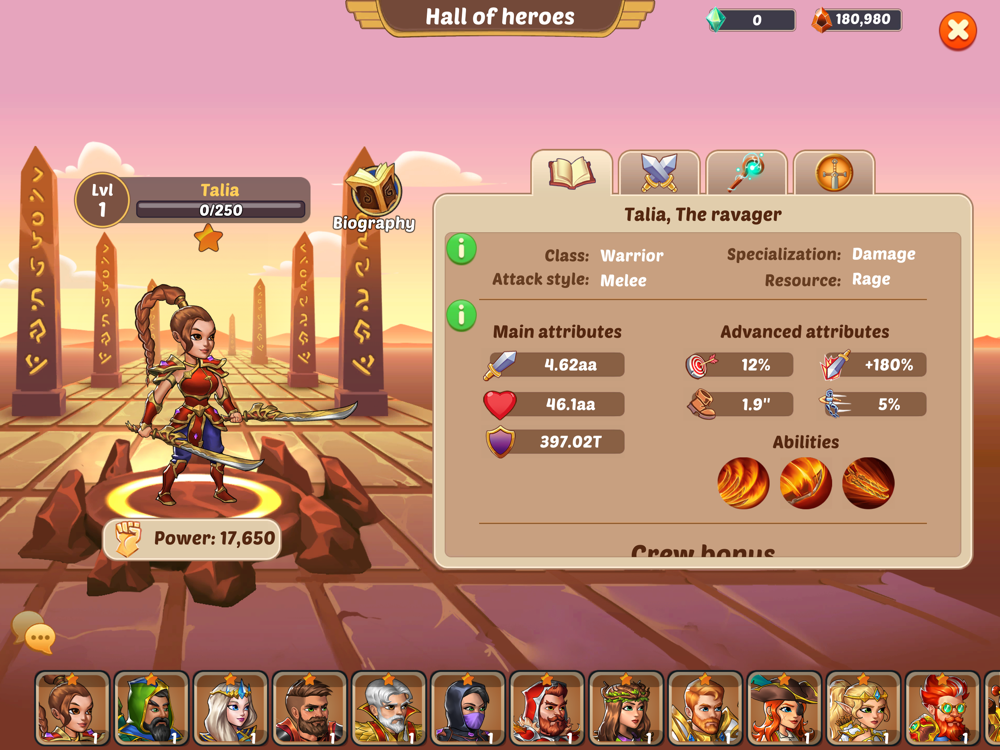1000x750 pixels.
Task: Inspect the flaming blade swing ability
Action: click(805, 484)
